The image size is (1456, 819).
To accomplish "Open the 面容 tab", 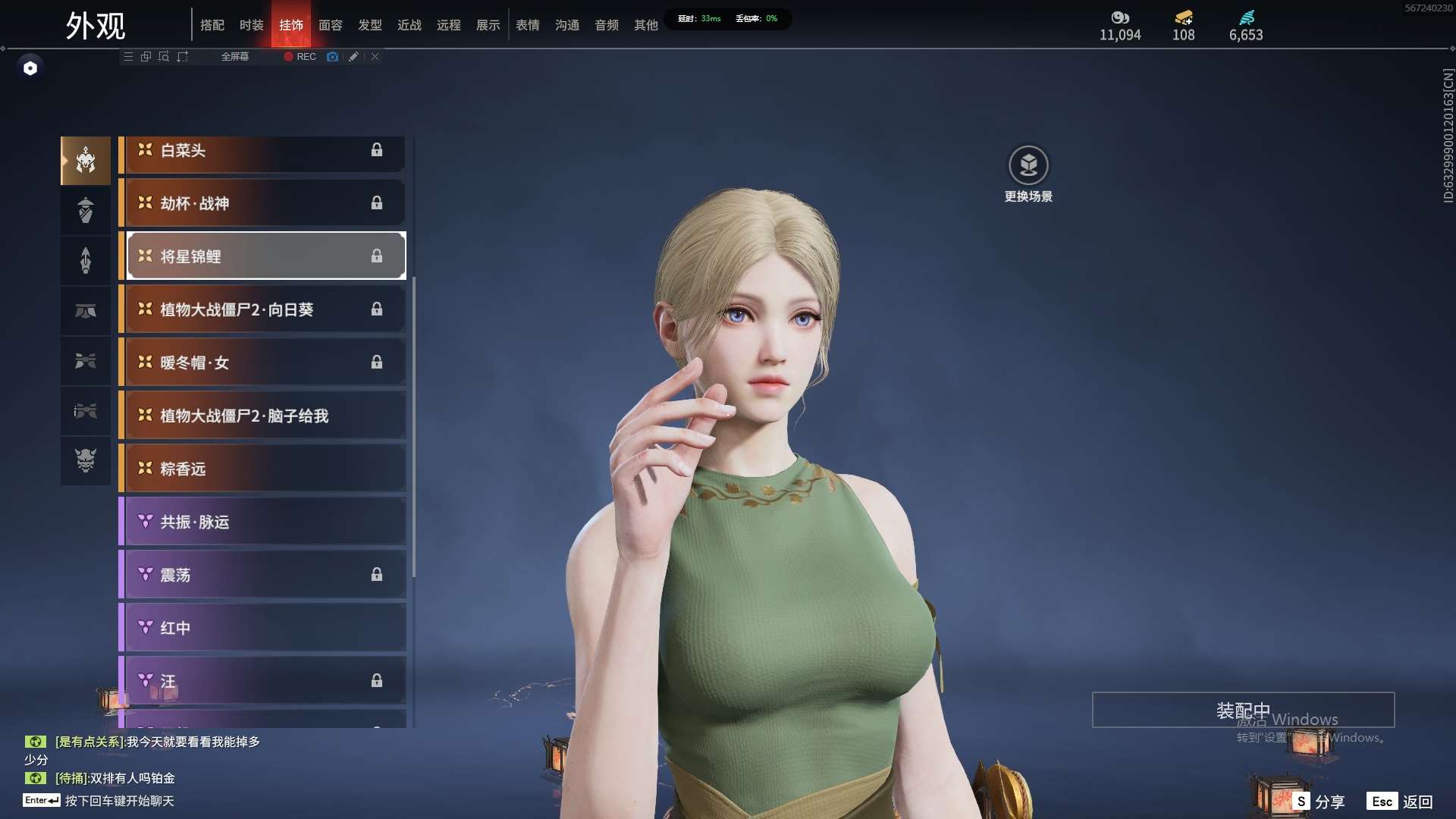I will 330,25.
